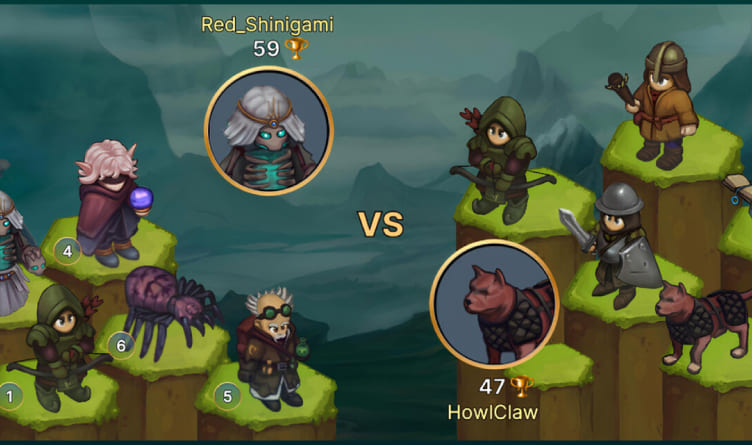The image size is (752, 445).
Task: Select the number 4 unit badge
Action: pyautogui.click(x=67, y=250)
